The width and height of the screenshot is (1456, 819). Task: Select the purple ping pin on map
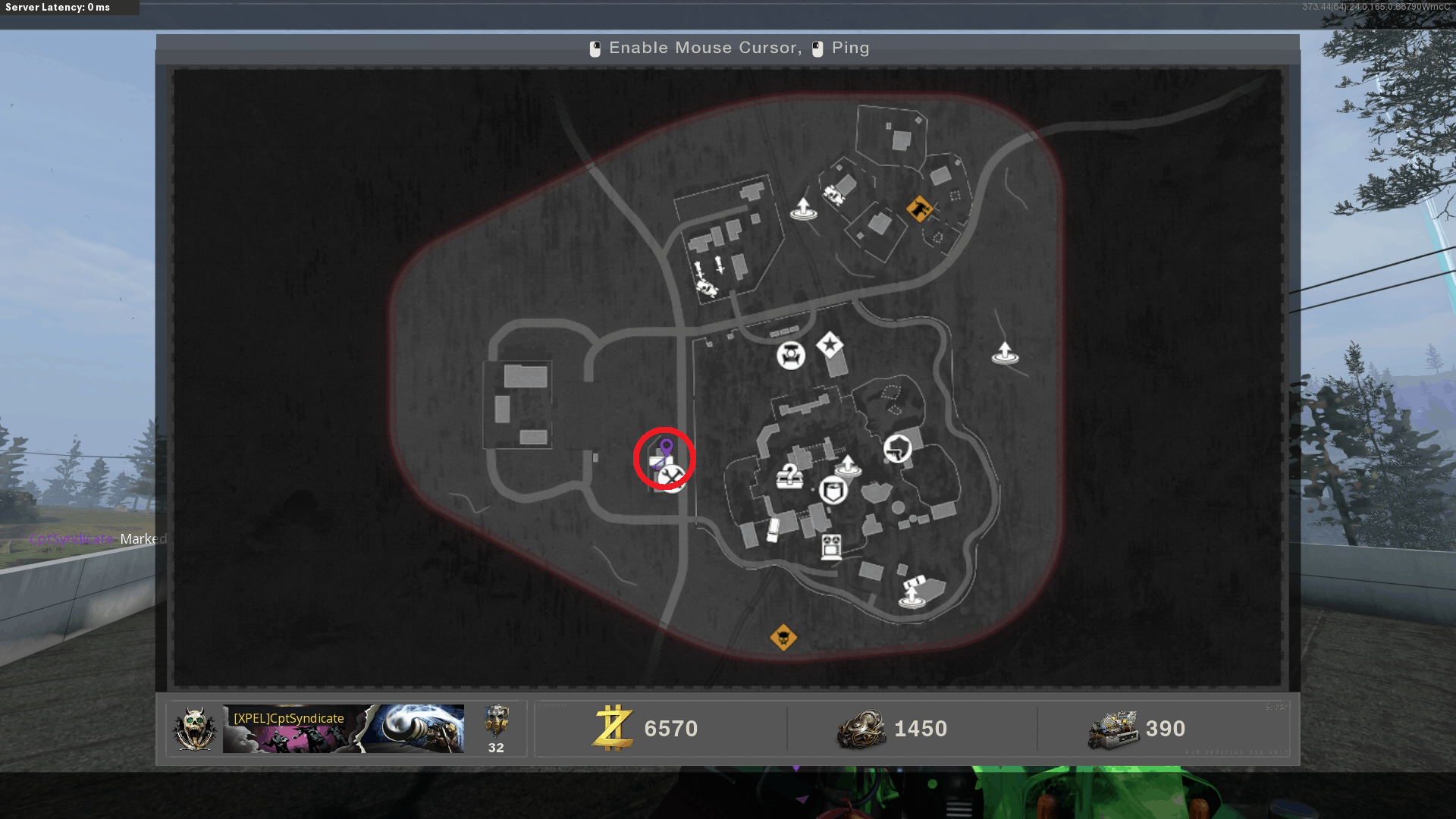[x=666, y=448]
